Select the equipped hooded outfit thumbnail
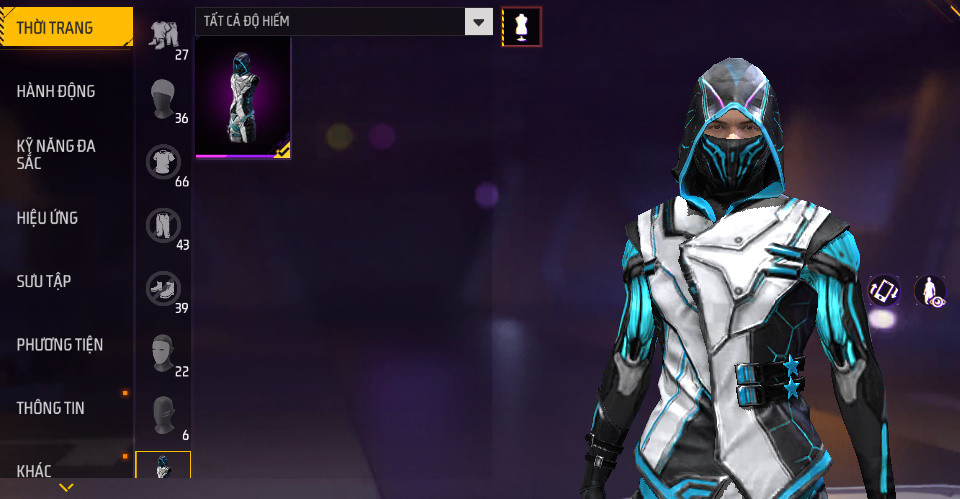 (243, 98)
